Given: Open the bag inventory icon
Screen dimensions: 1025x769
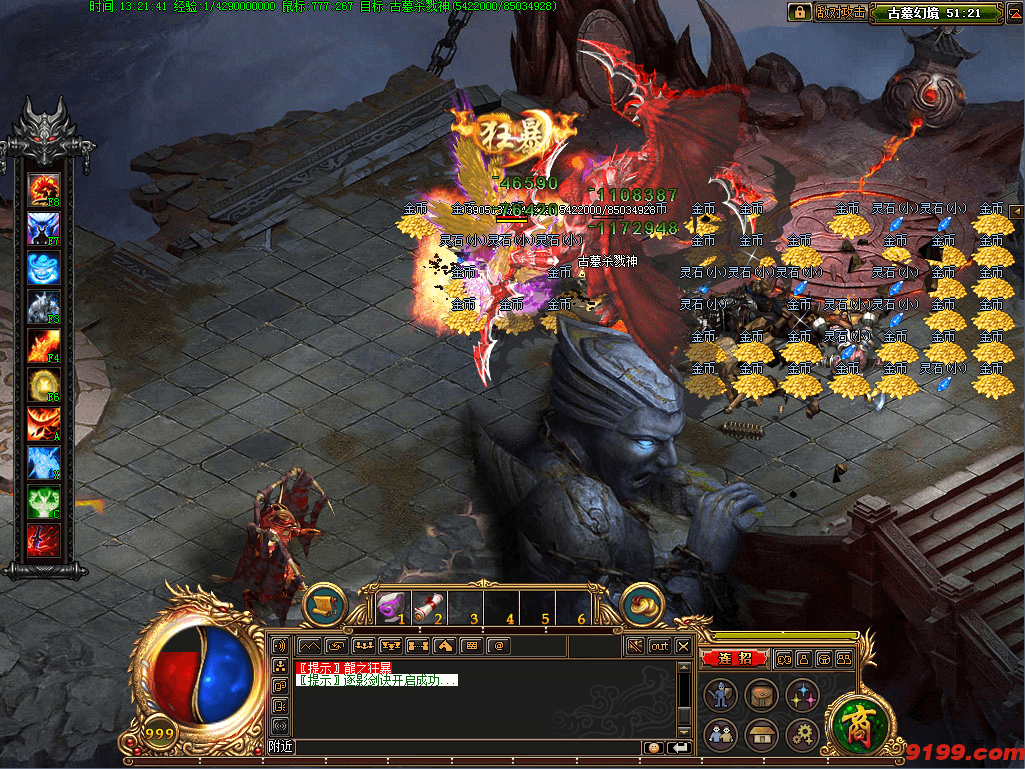Looking at the screenshot, I should (x=761, y=695).
